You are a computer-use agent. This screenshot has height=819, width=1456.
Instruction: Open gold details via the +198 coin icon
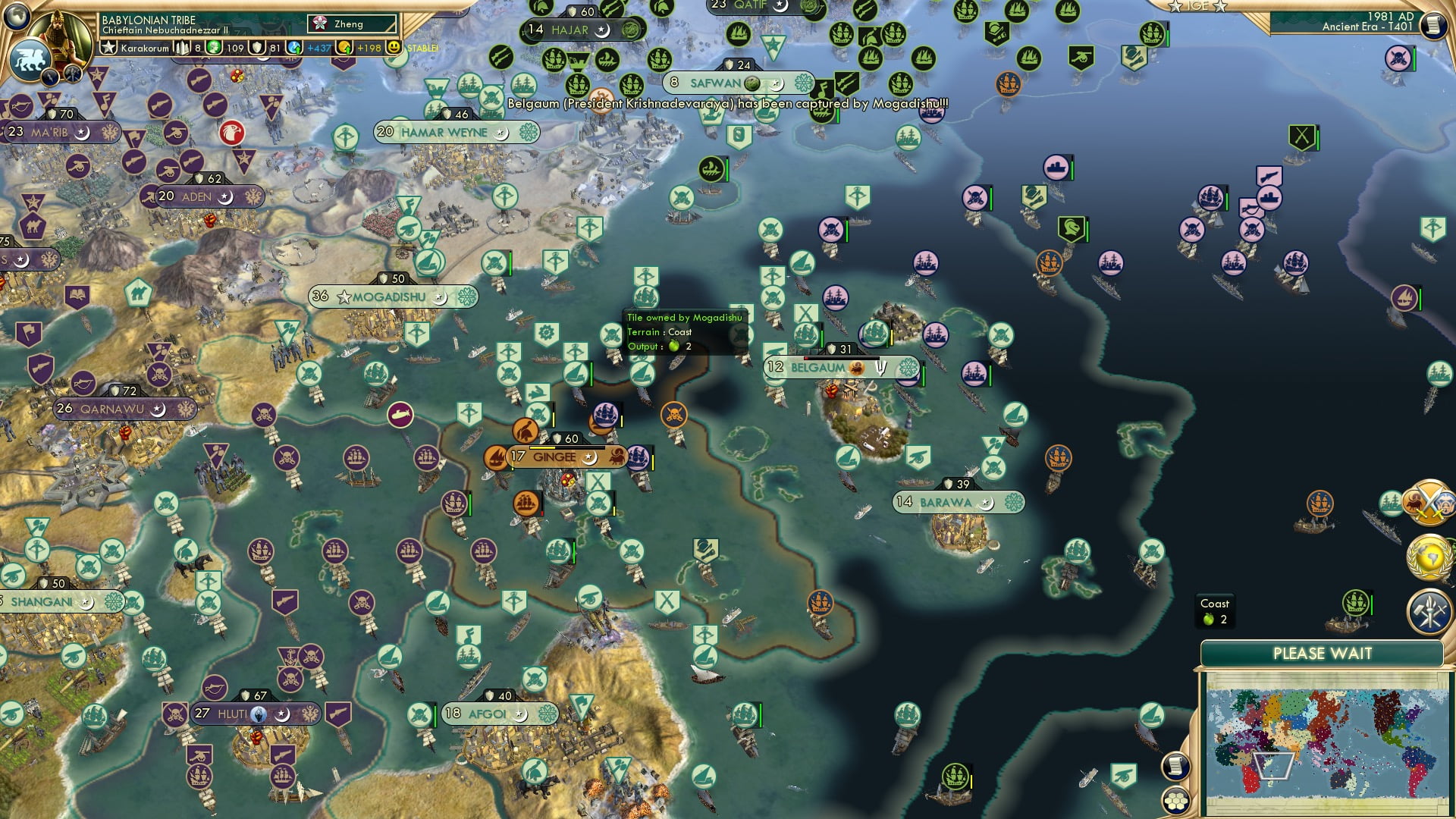click(x=345, y=48)
